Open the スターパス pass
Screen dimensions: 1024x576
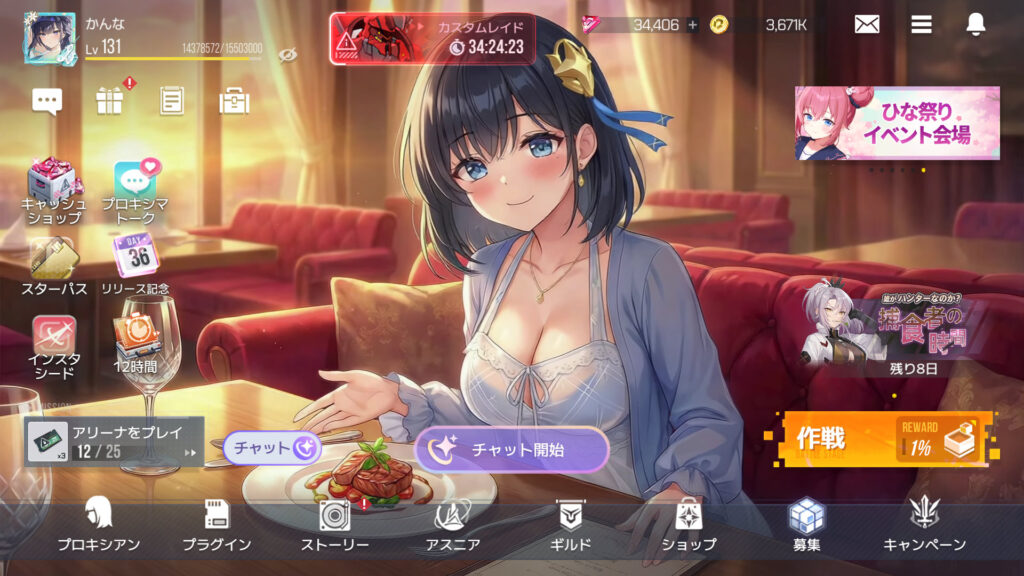(x=54, y=265)
